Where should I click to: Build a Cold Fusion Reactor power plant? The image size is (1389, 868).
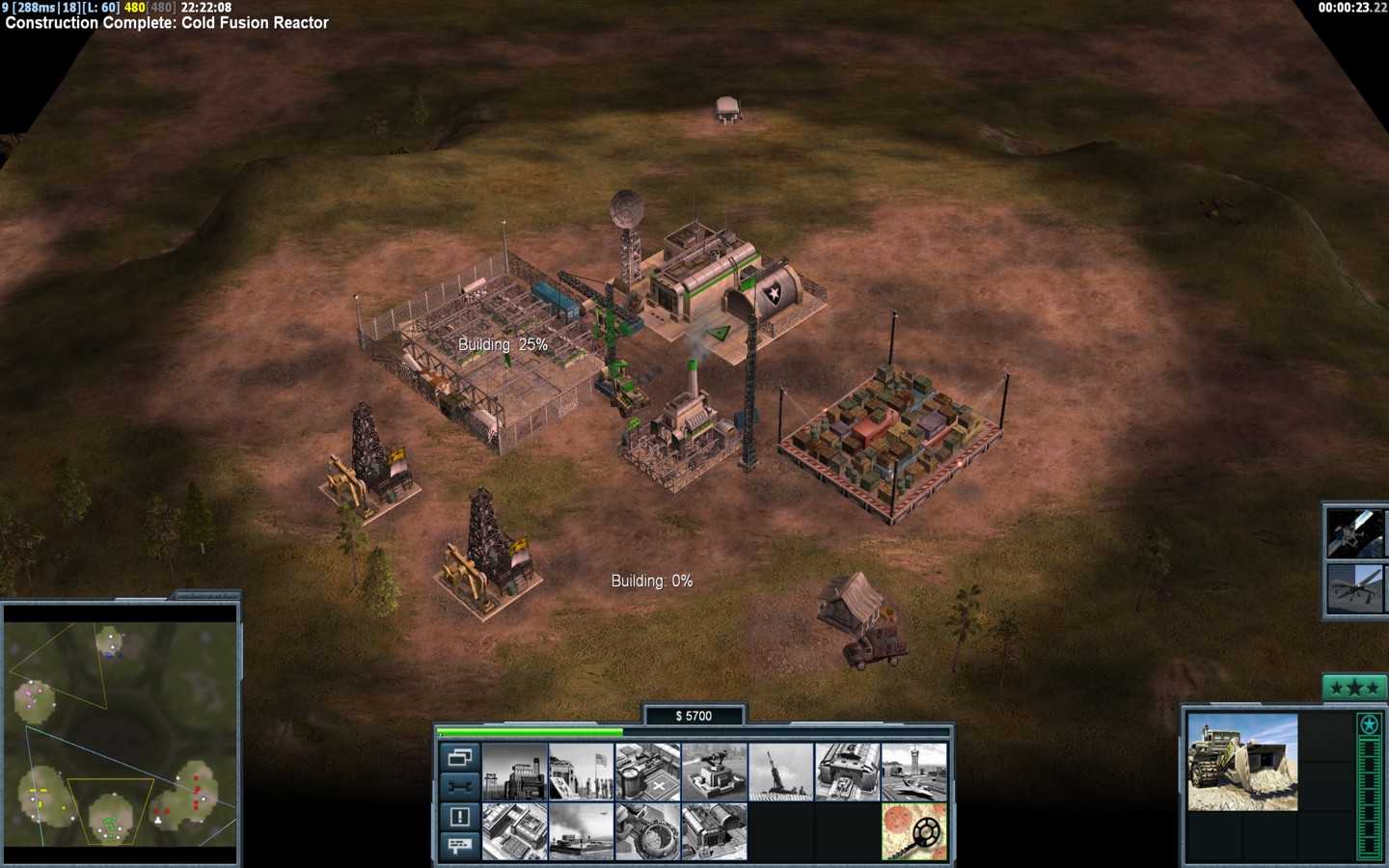[514, 771]
